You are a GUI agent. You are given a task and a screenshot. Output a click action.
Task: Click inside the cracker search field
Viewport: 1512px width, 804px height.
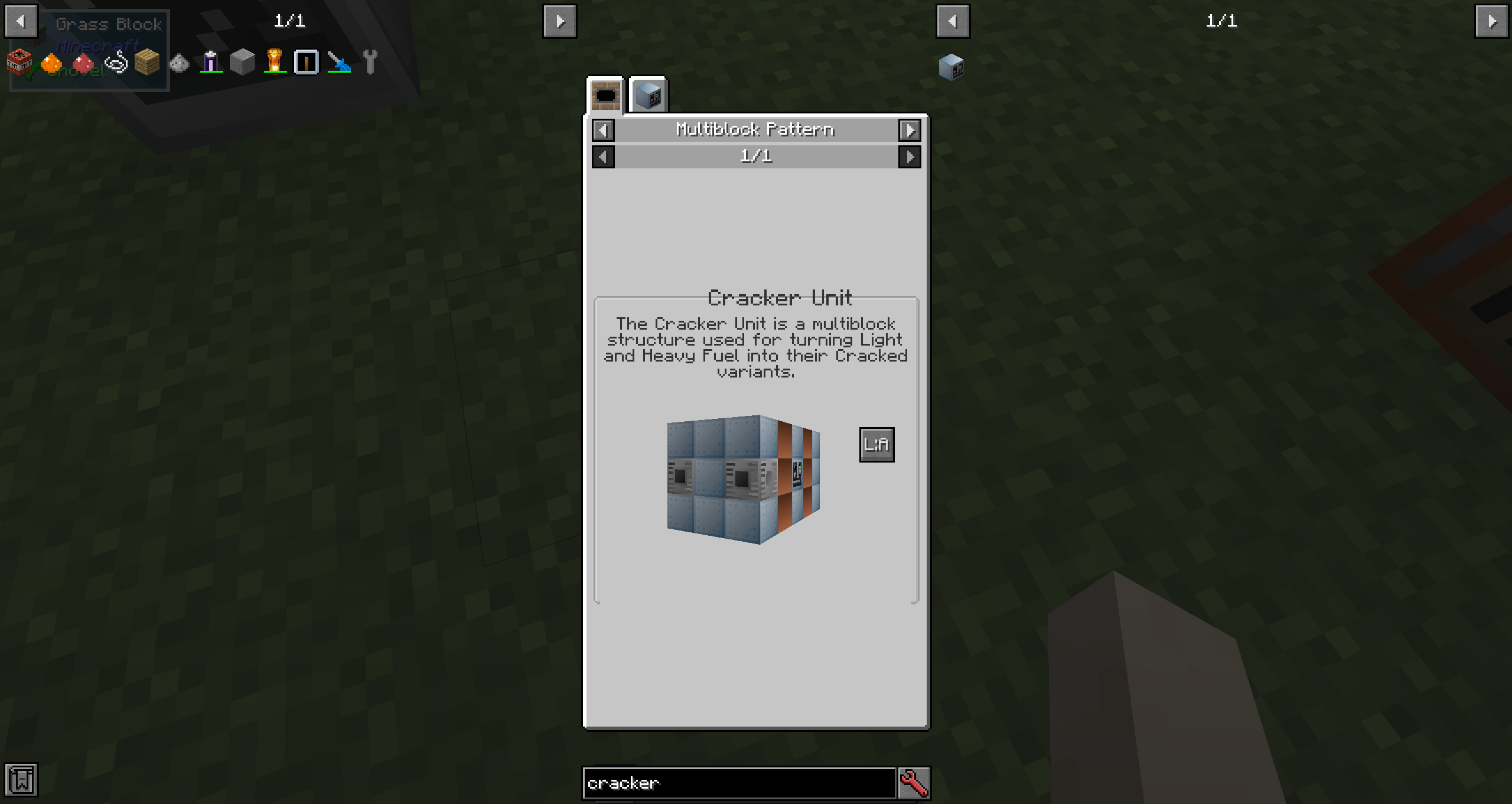pos(738,783)
